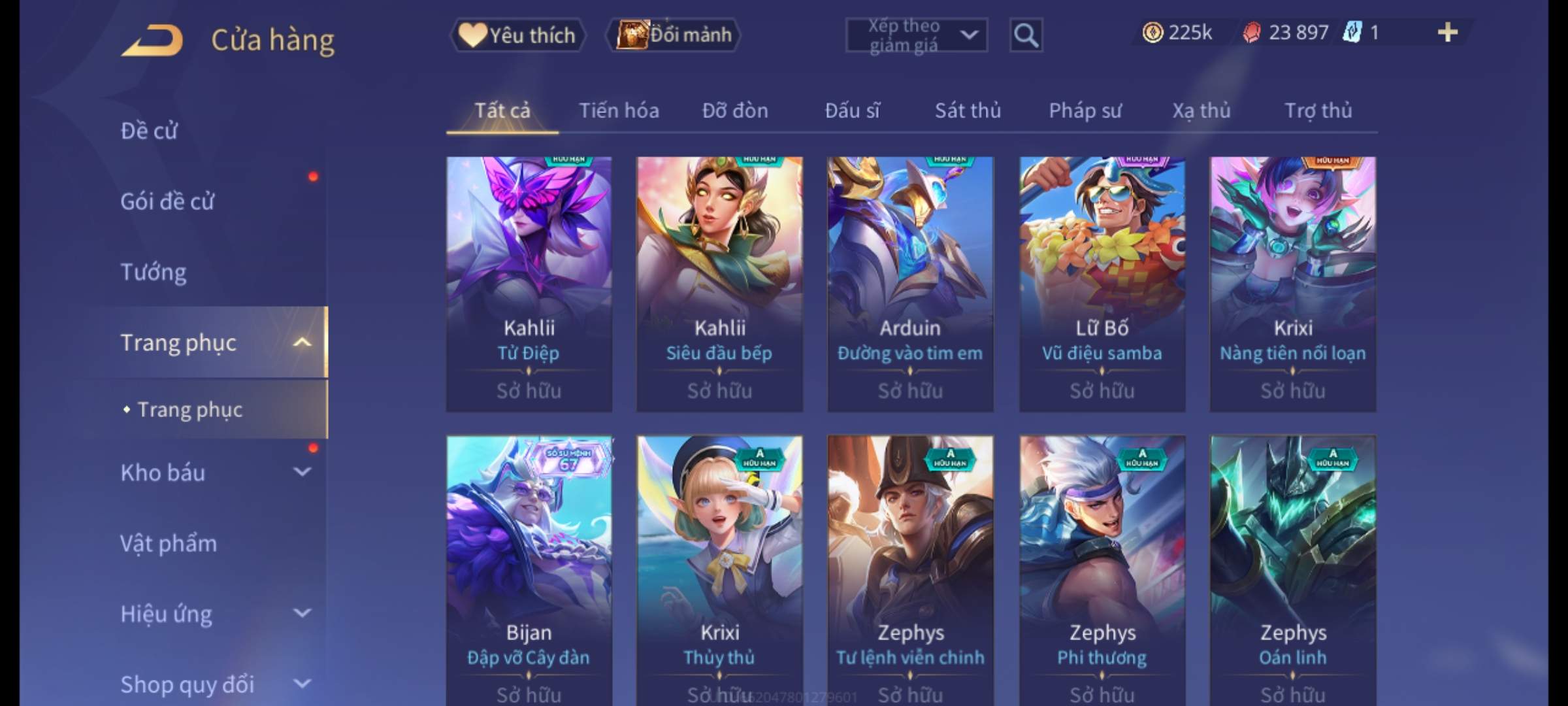1568x706 pixels.
Task: Add currency with the plus button
Action: (x=1447, y=33)
